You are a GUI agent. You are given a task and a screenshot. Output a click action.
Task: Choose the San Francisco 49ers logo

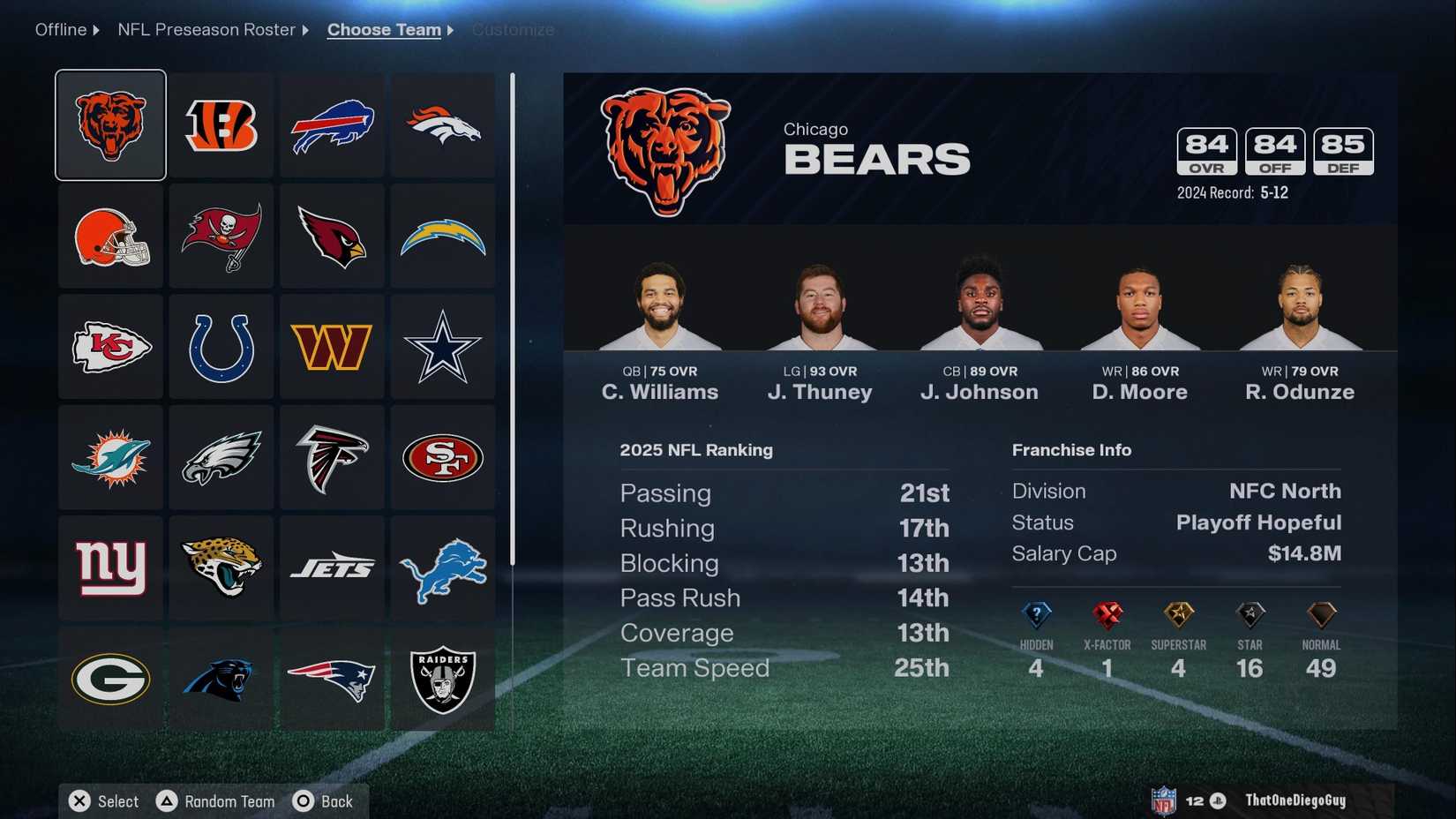pos(443,457)
